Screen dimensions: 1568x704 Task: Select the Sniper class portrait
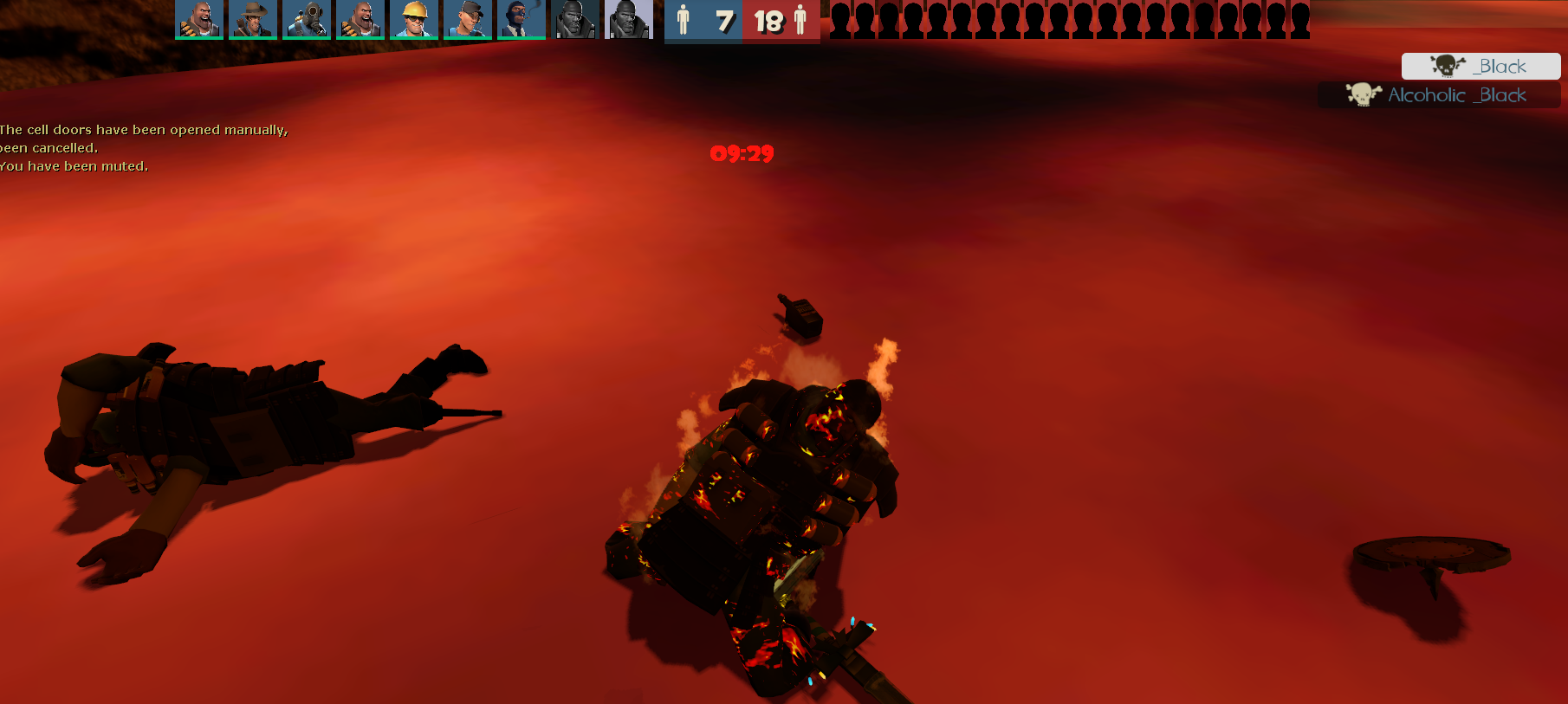point(253,19)
